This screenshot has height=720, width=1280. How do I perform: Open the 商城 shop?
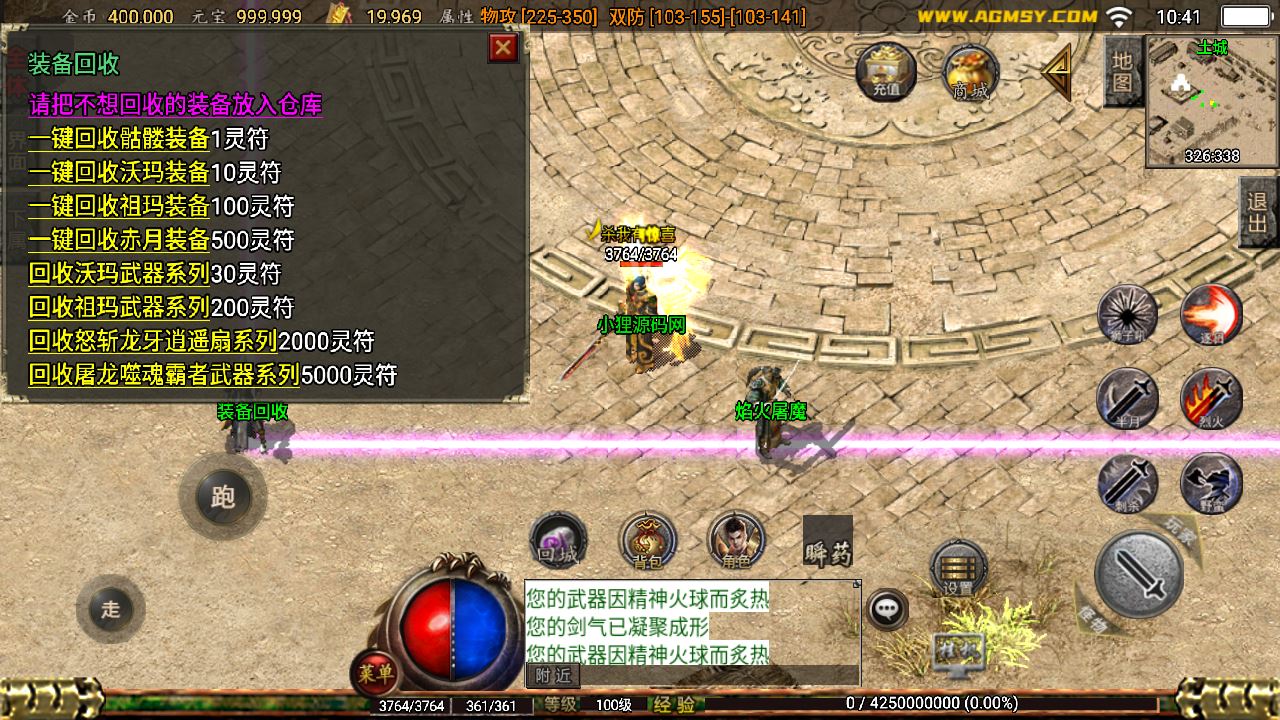[970, 73]
